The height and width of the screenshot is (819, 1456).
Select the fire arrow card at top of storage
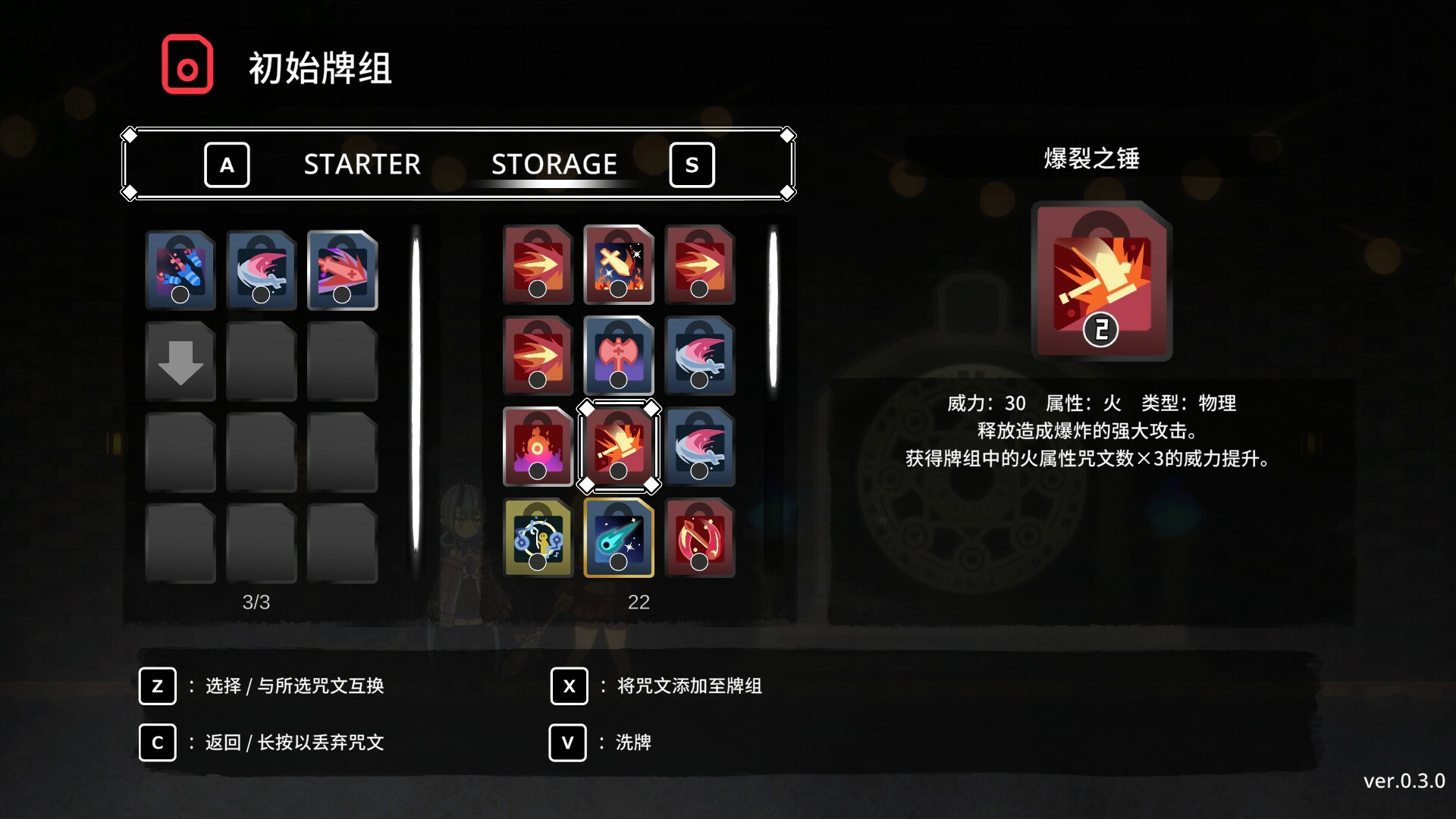click(538, 265)
